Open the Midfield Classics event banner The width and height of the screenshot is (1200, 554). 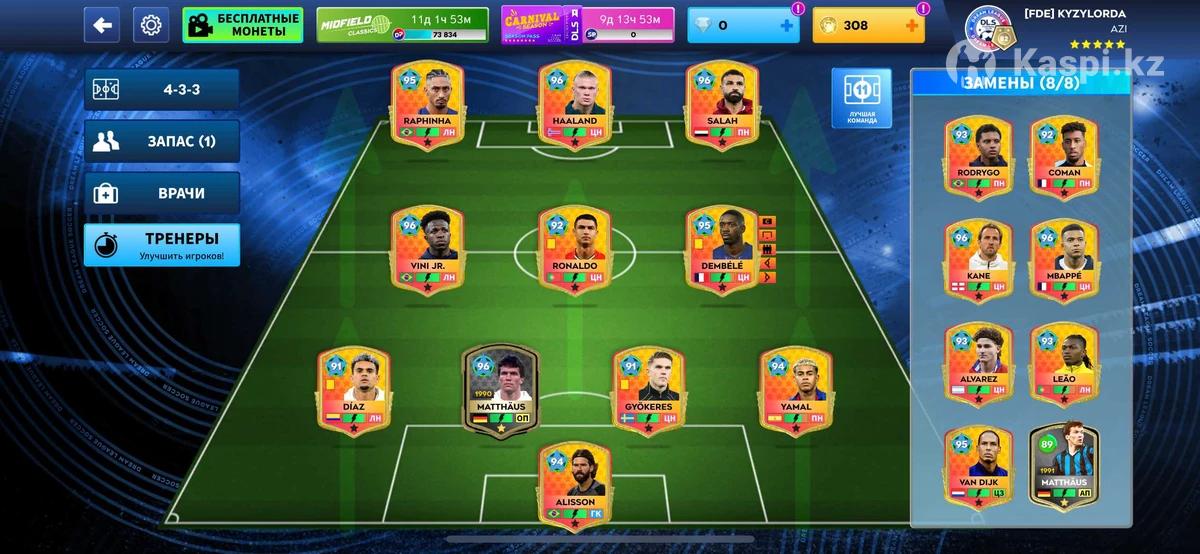point(401,25)
